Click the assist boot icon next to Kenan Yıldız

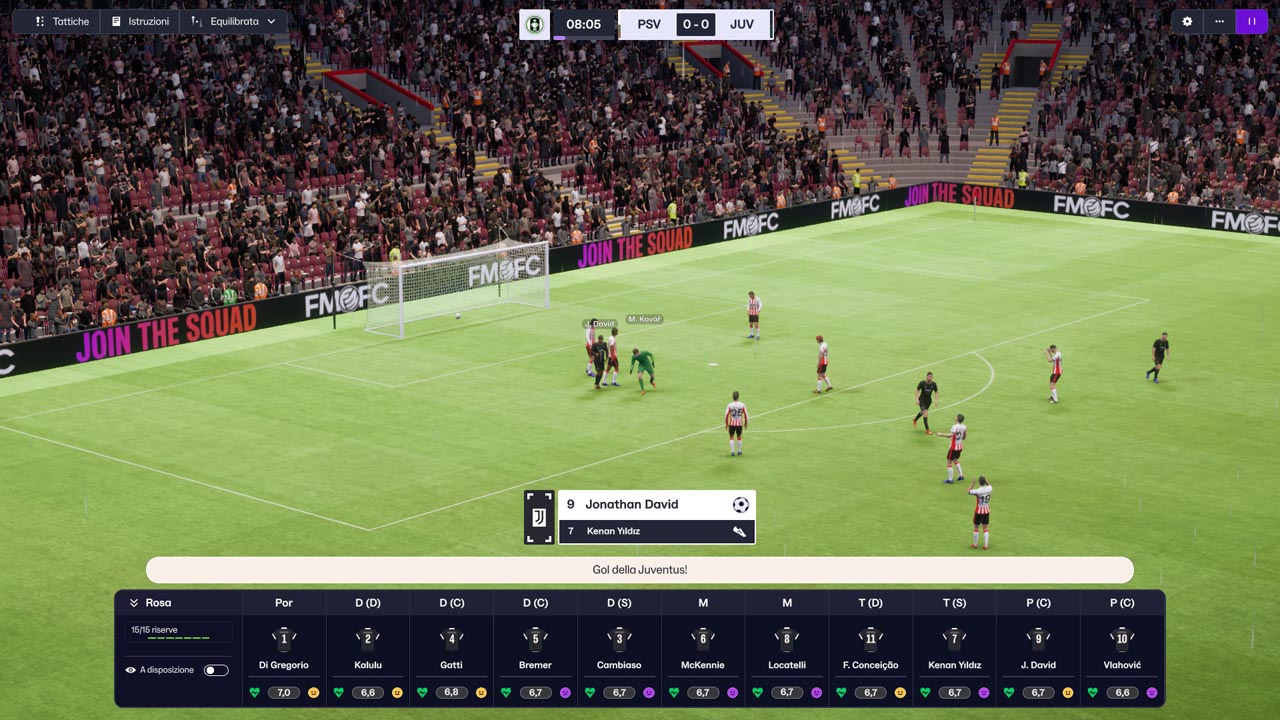click(x=739, y=531)
